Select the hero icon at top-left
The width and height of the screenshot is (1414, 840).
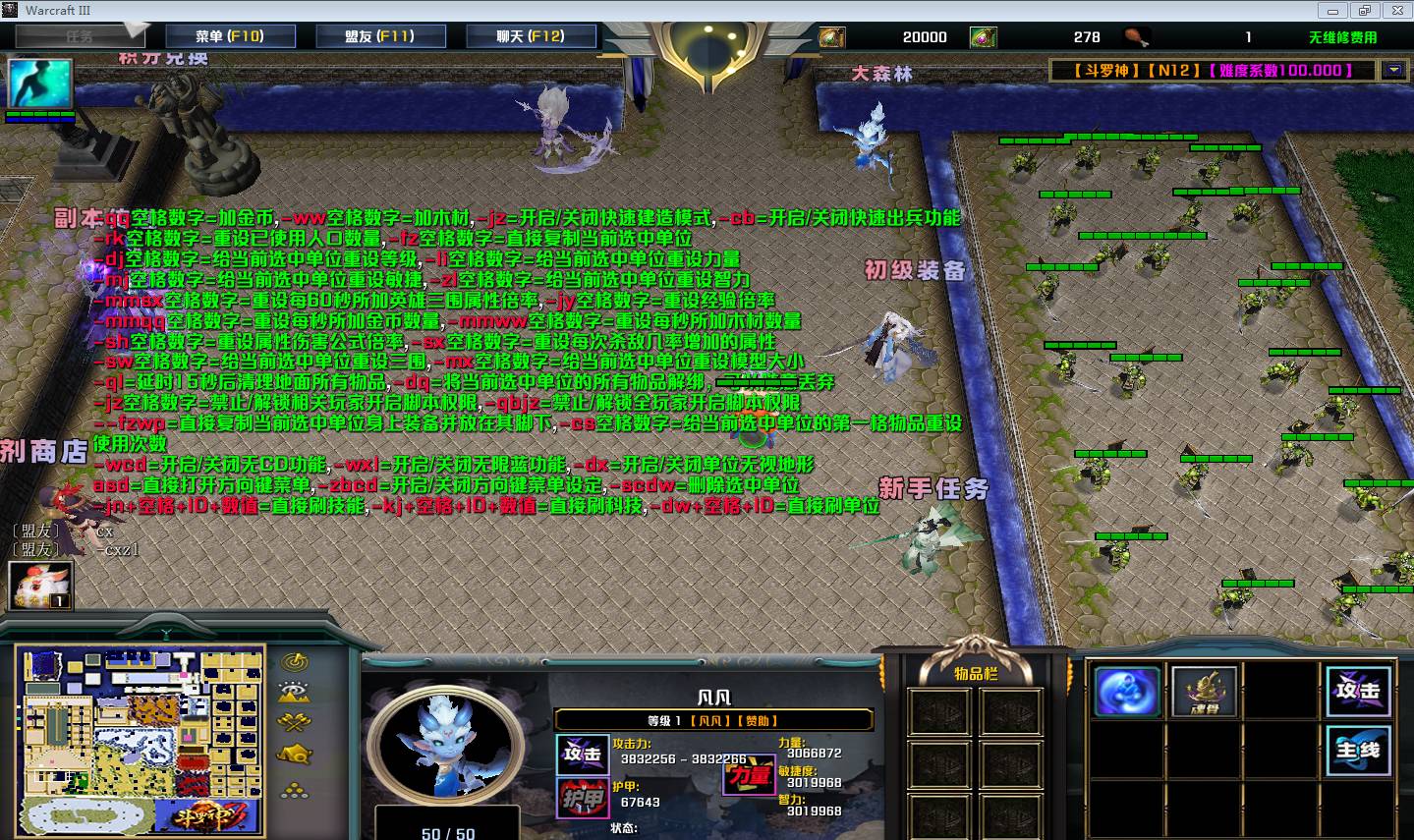pos(40,84)
